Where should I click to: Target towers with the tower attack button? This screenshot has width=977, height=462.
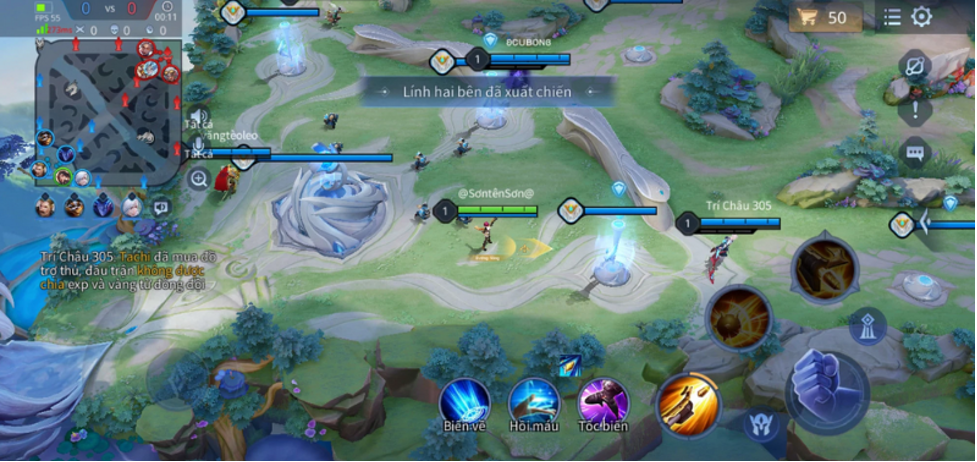pos(865,326)
